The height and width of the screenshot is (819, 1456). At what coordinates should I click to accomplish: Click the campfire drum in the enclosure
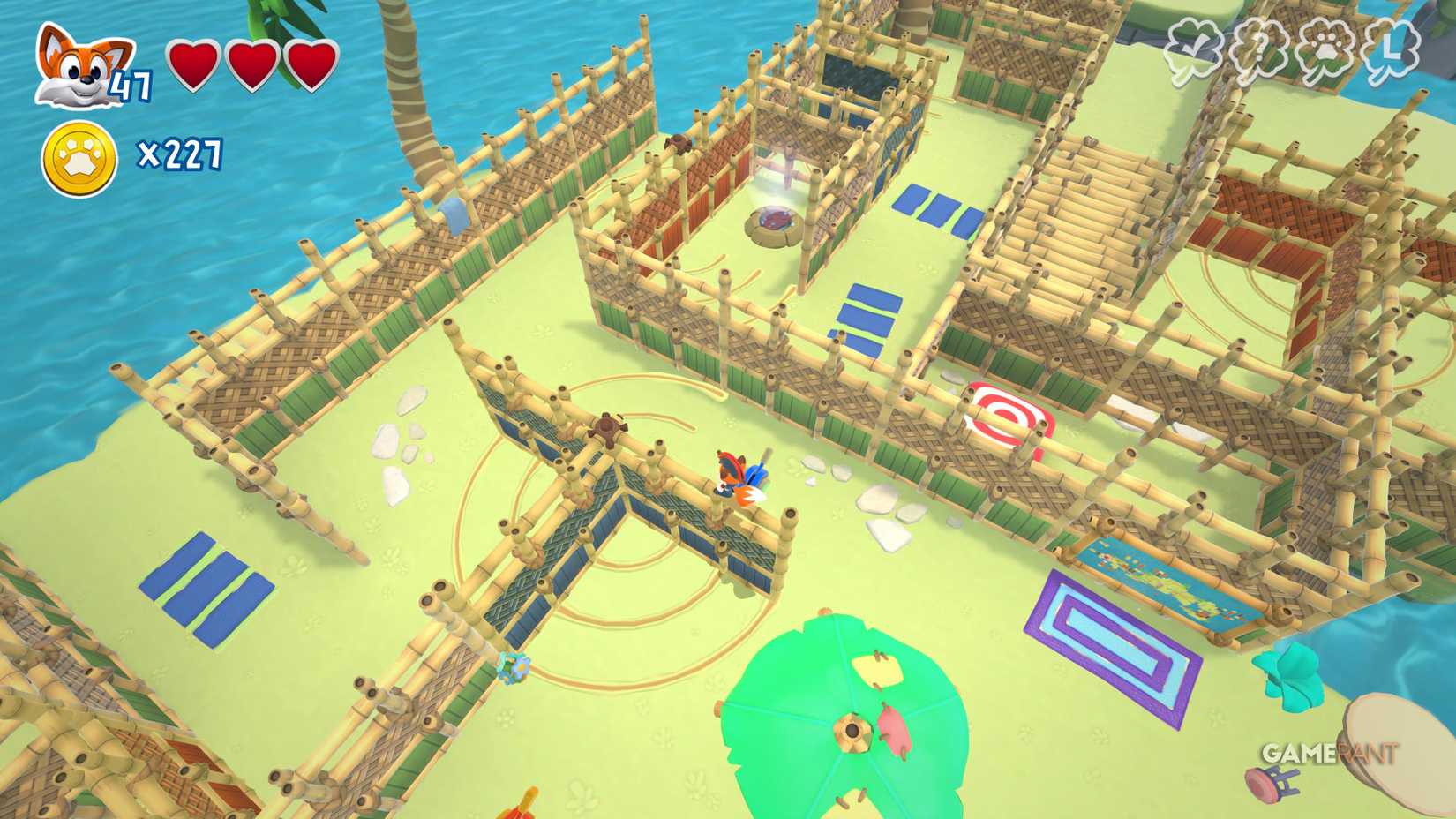[775, 223]
